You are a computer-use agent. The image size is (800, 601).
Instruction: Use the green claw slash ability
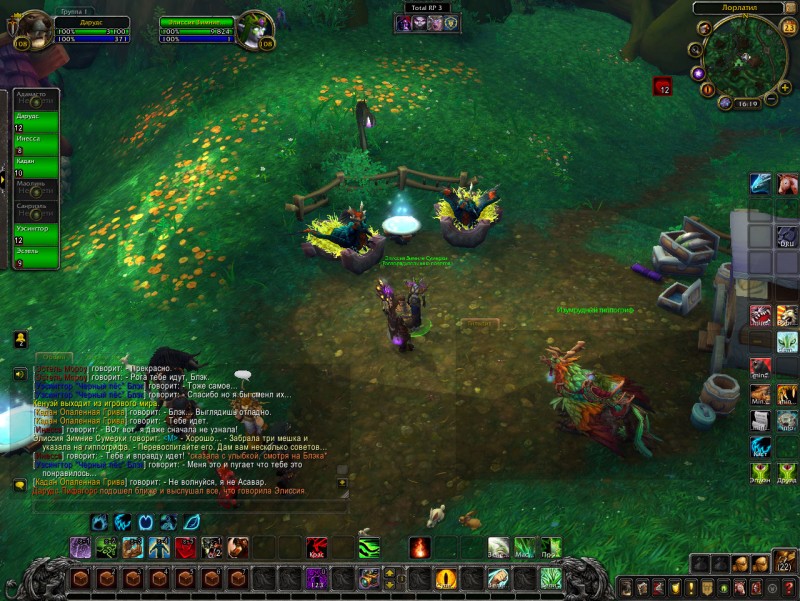pyautogui.click(x=369, y=548)
